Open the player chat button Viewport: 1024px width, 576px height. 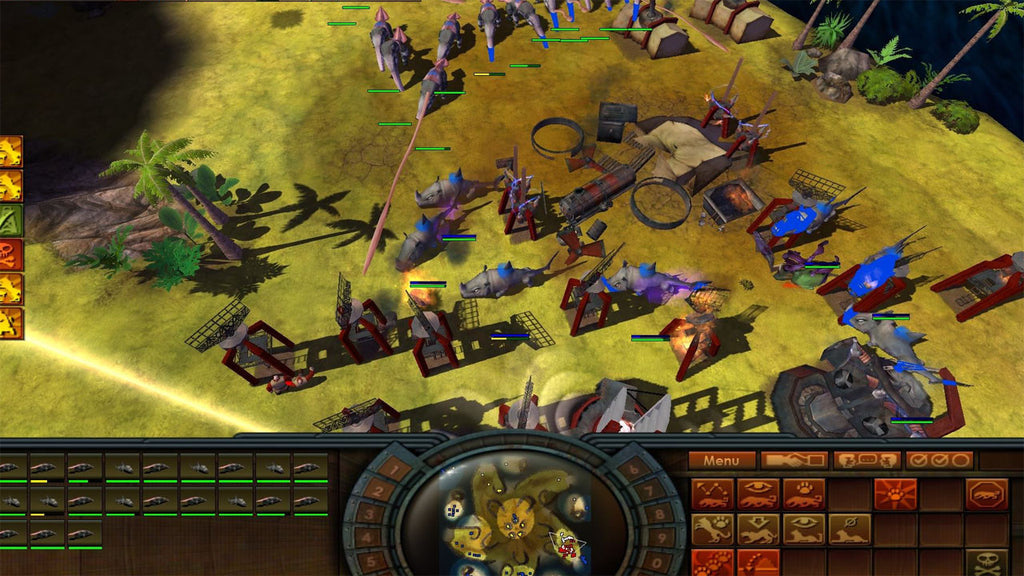tap(867, 461)
